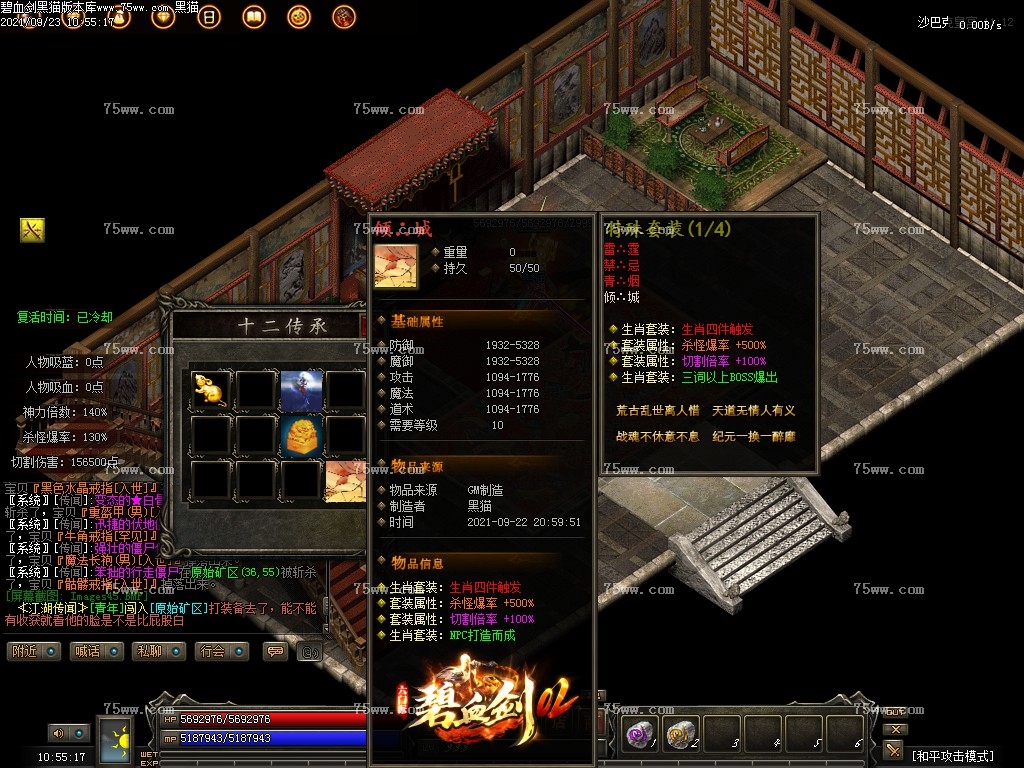Open the diamond icon in the top bar
The image size is (1024, 768).
163,17
